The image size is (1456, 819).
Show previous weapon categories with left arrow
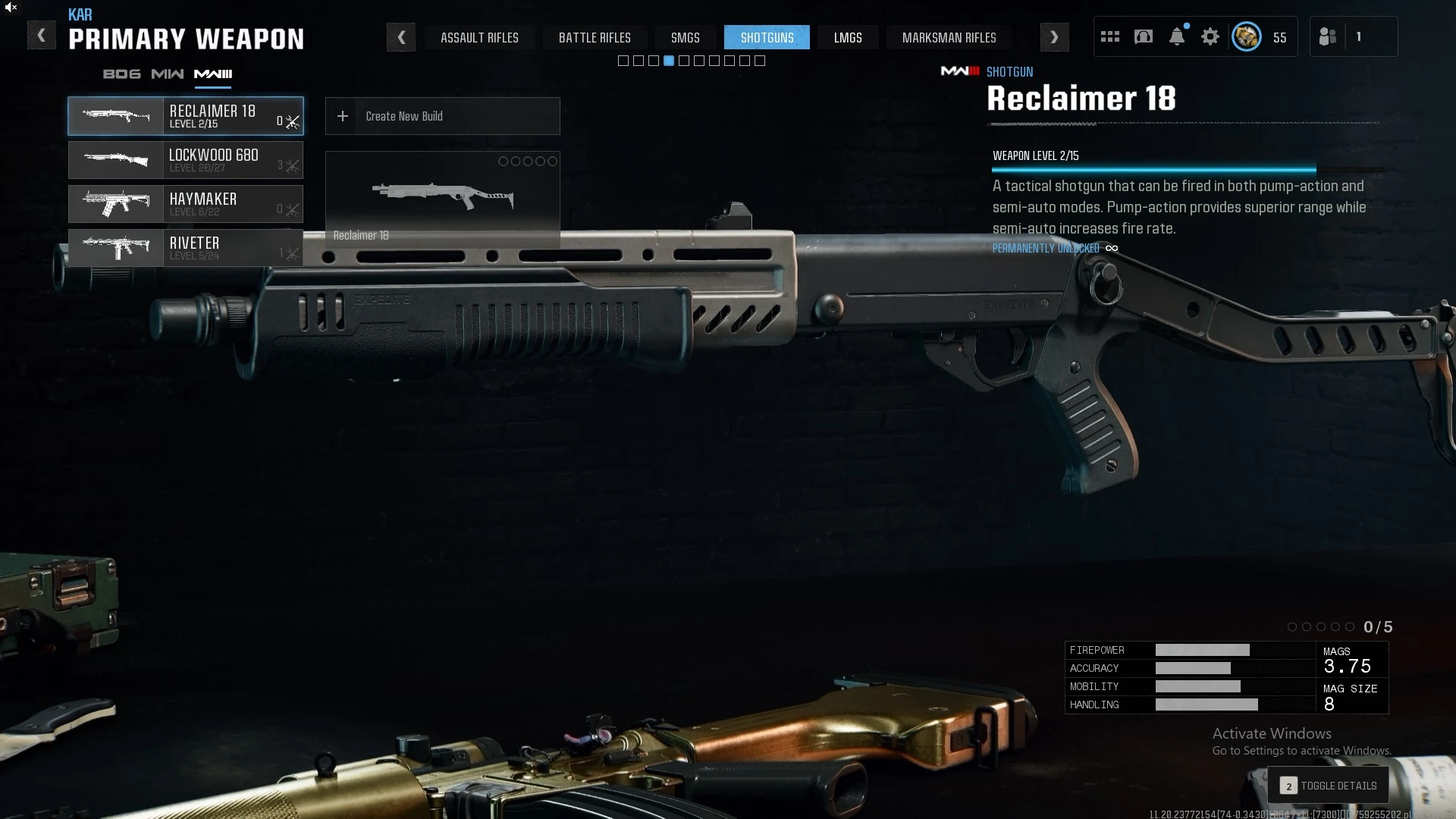401,37
